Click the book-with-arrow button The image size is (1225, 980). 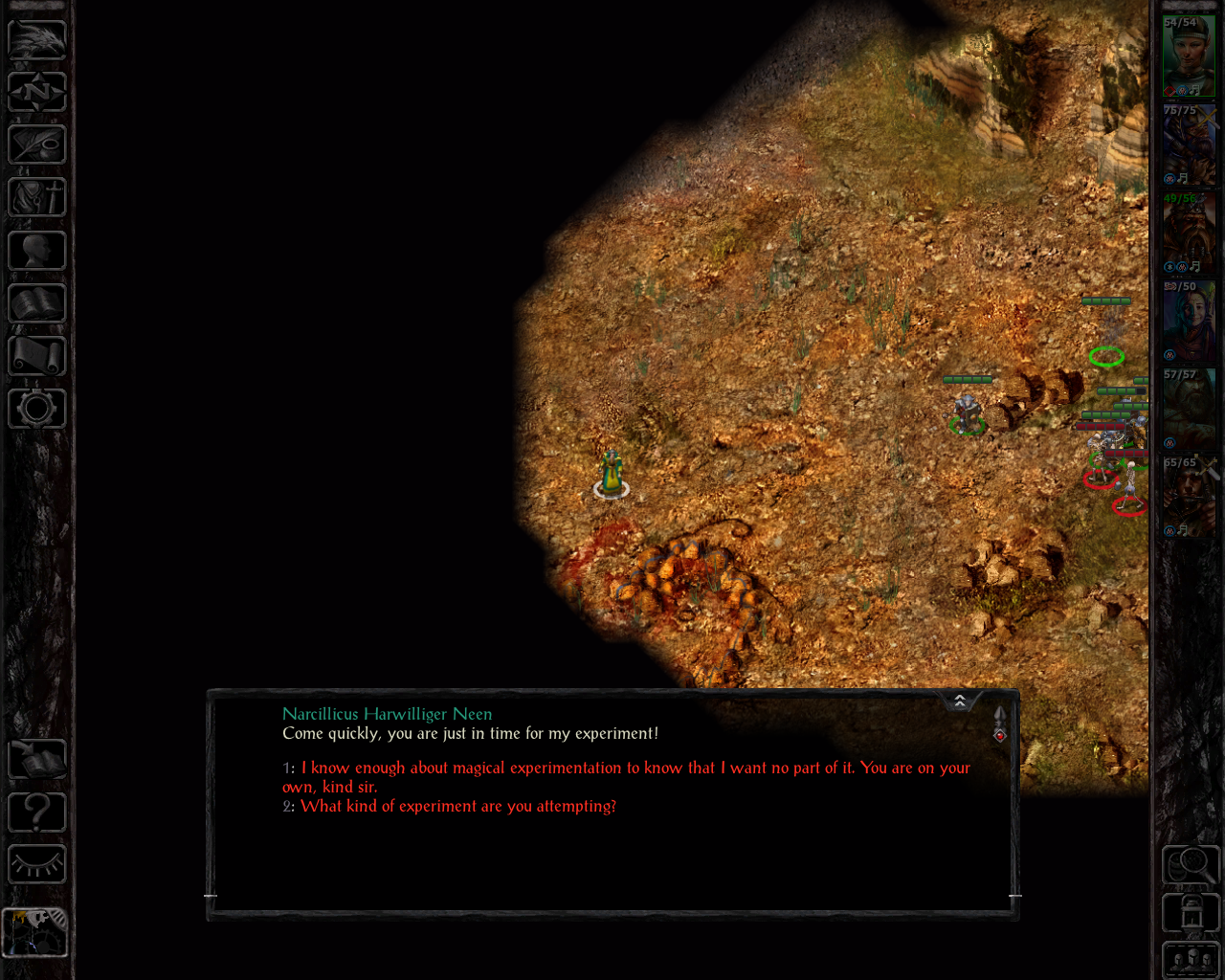coord(37,759)
